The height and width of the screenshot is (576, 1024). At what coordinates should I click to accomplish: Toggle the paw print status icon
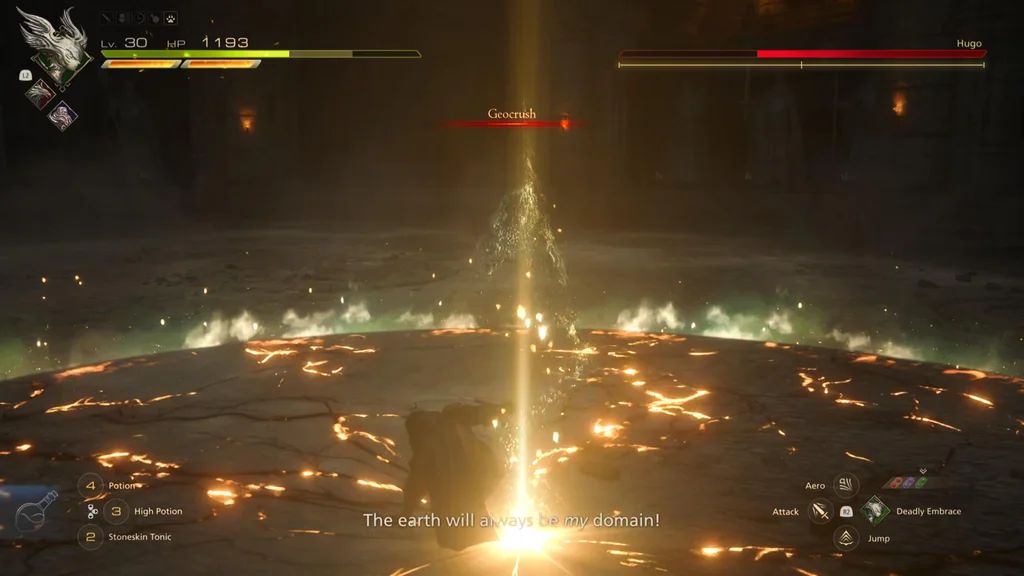click(x=171, y=18)
